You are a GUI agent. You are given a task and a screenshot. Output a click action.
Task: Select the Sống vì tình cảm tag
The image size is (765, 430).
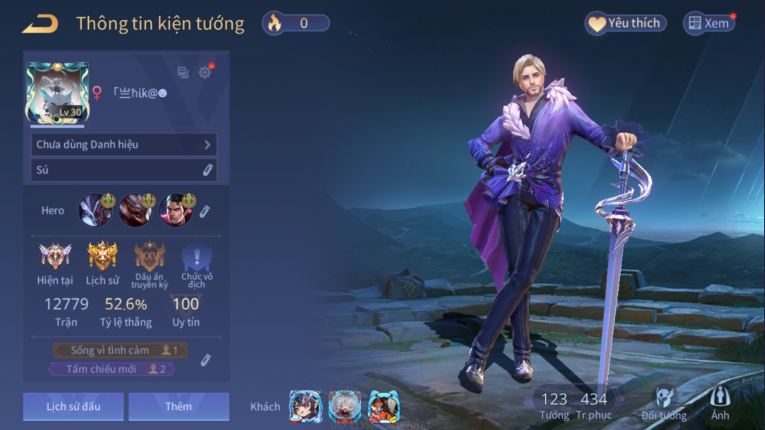120,351
